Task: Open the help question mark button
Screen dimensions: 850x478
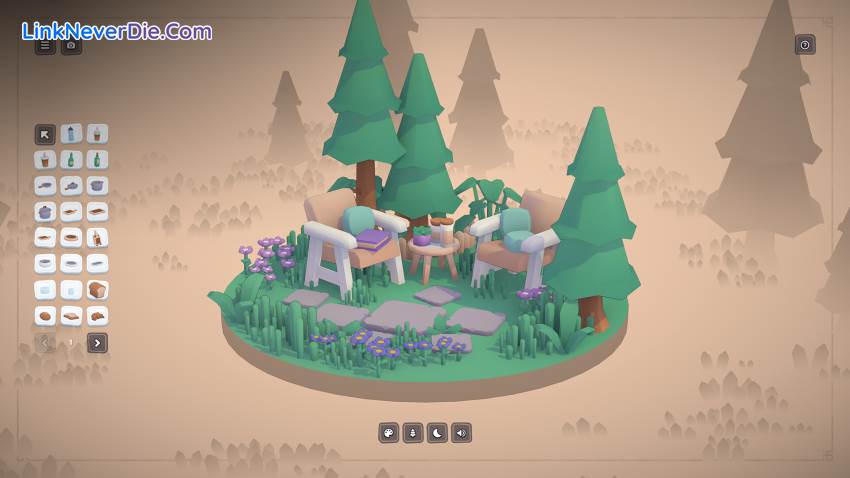Action: (x=805, y=44)
